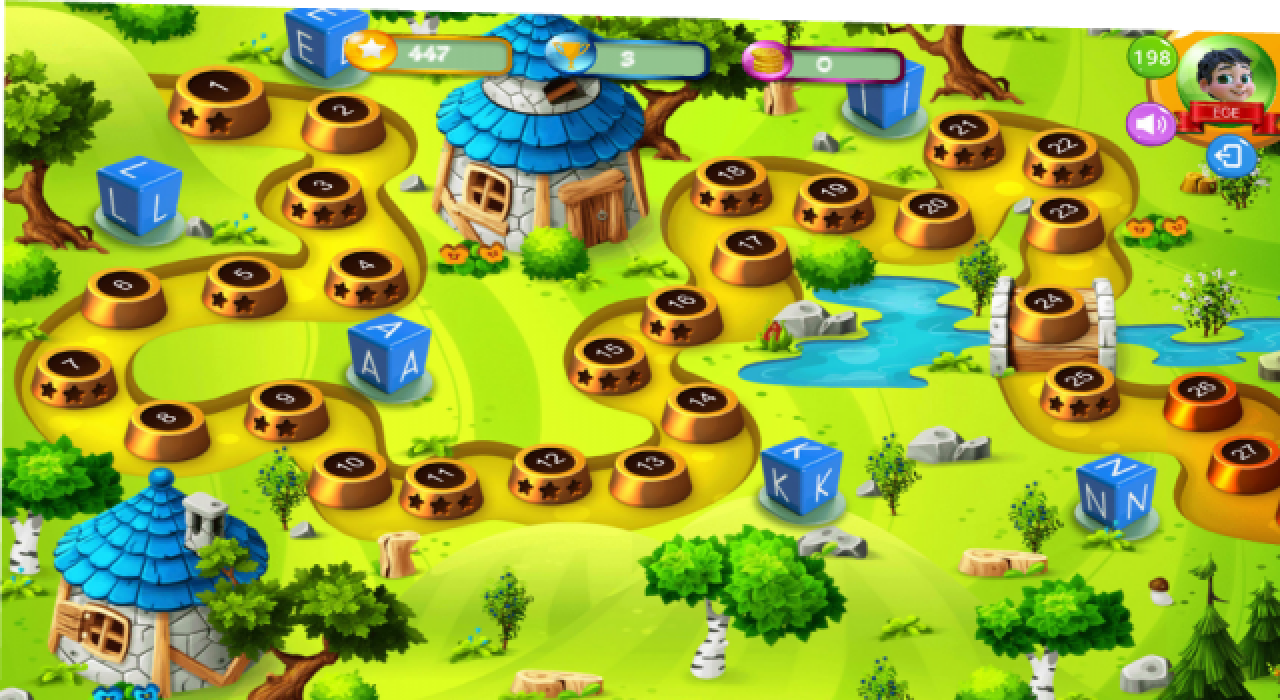Select level 13 stage

[x=650, y=472]
